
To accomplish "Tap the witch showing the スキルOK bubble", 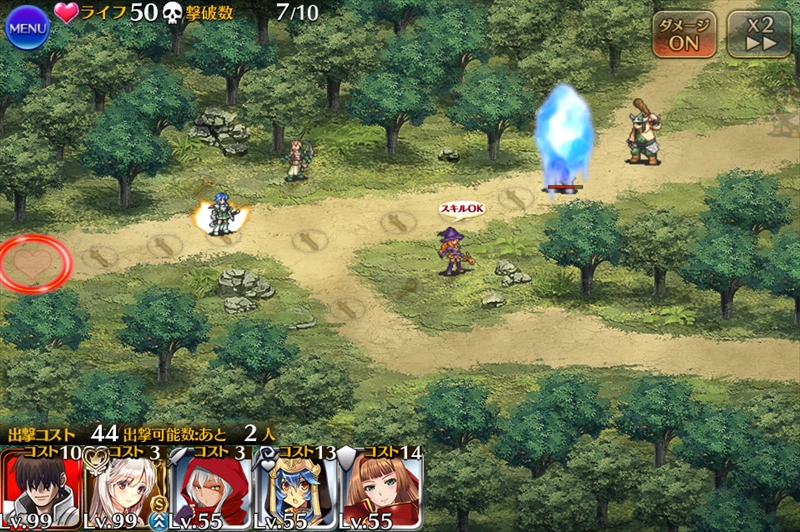I will tap(453, 248).
